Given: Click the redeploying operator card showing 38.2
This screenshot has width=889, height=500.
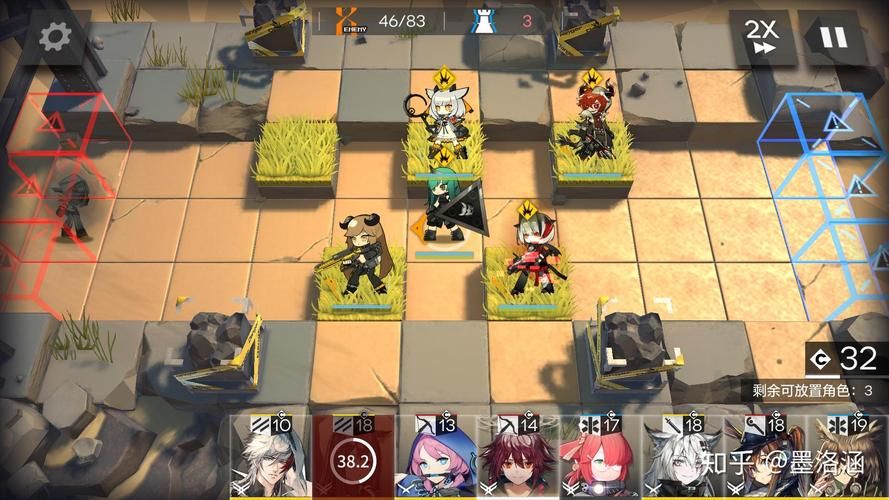Looking at the screenshot, I should coord(352,458).
